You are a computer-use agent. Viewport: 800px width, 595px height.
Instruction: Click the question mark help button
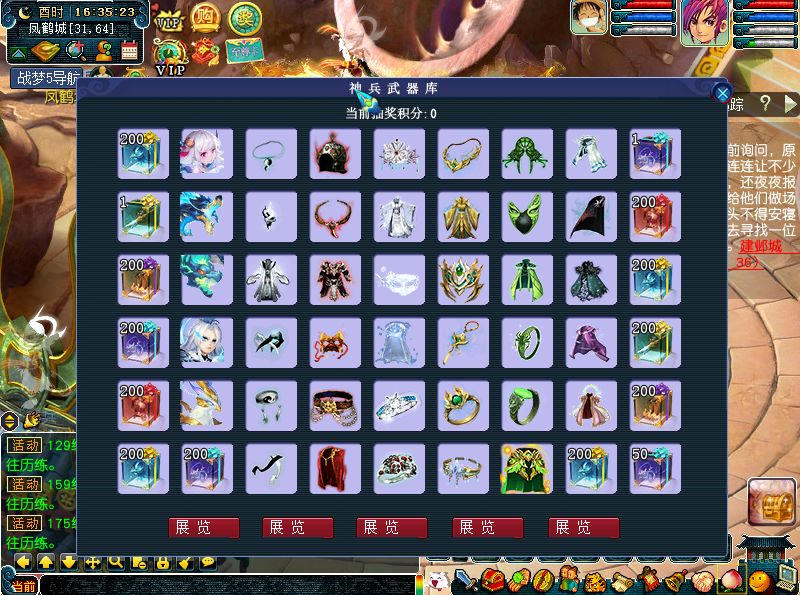765,103
